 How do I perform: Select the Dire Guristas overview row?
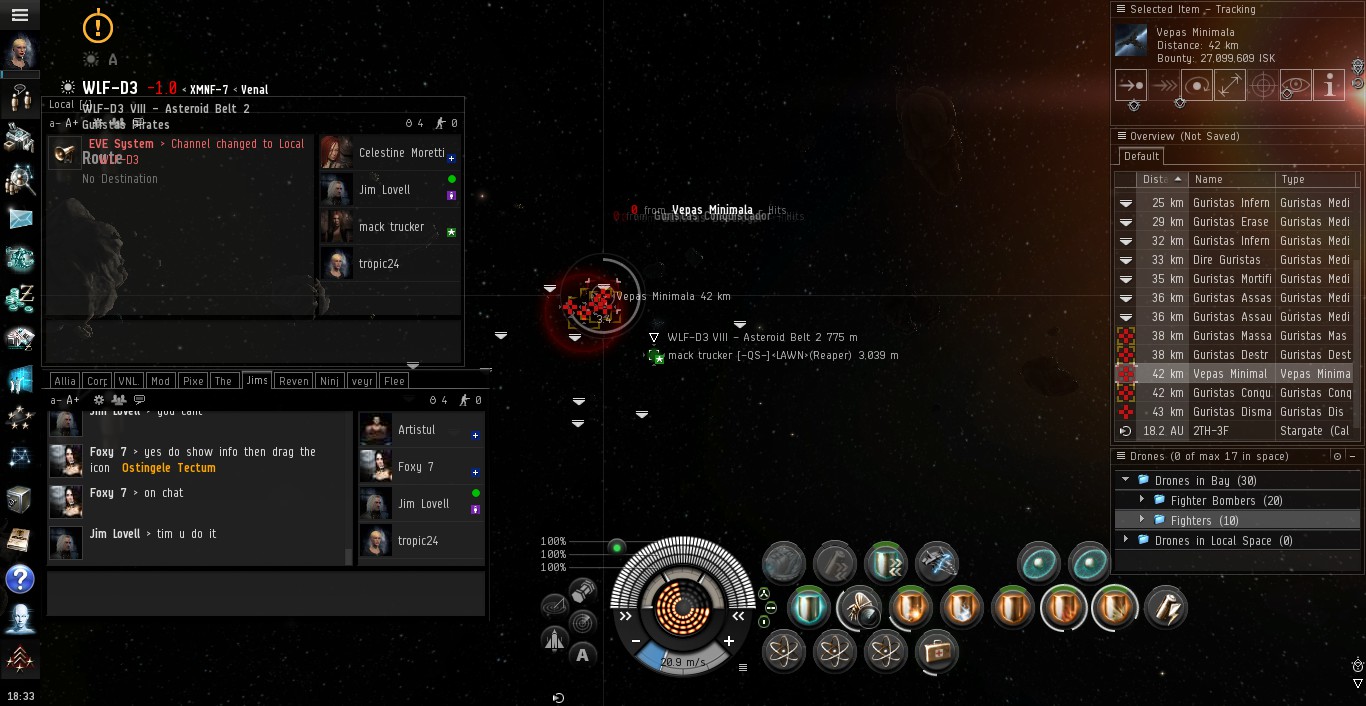(1232, 260)
